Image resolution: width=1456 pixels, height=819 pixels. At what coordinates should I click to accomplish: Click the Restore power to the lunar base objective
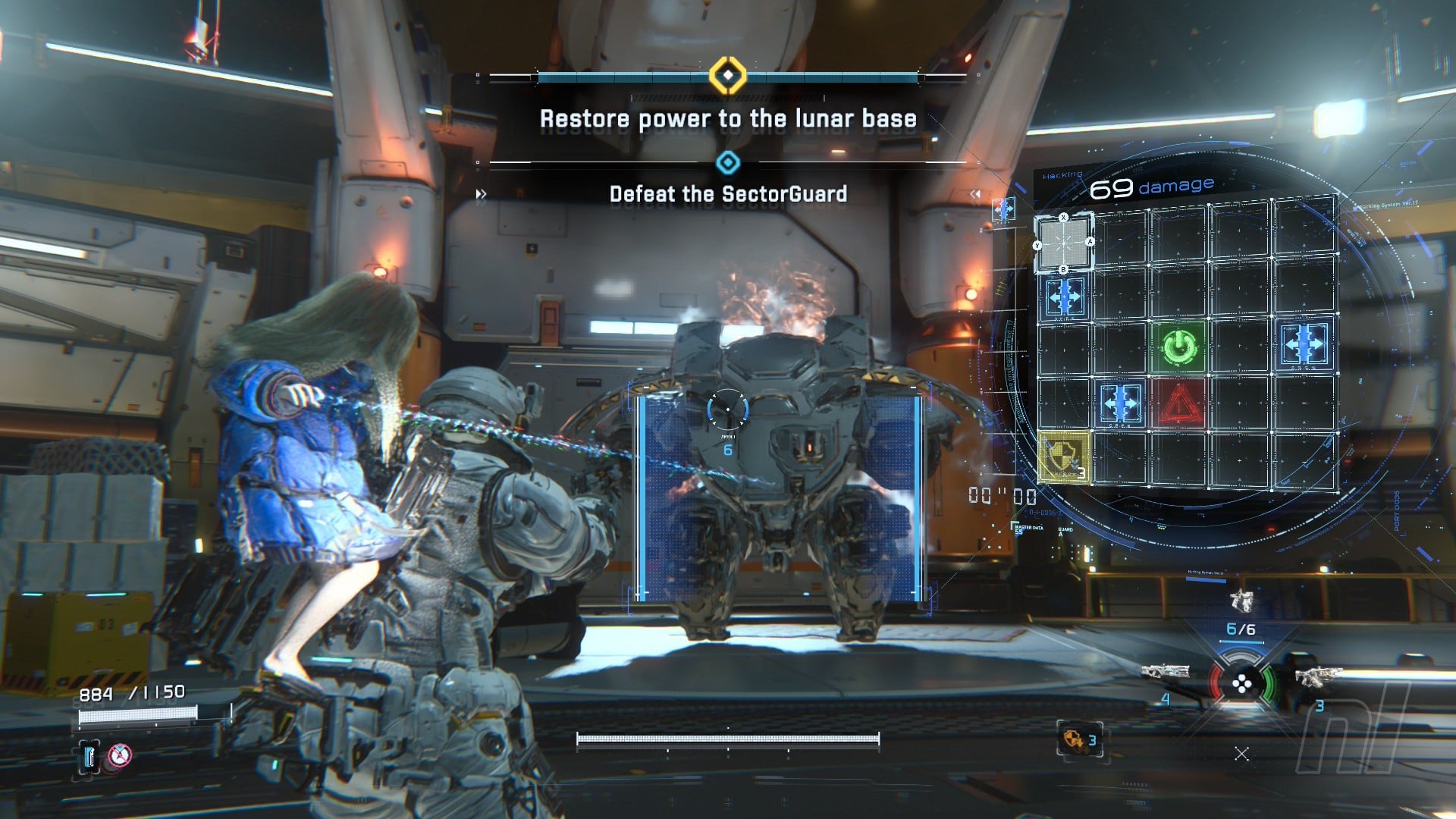point(728,119)
